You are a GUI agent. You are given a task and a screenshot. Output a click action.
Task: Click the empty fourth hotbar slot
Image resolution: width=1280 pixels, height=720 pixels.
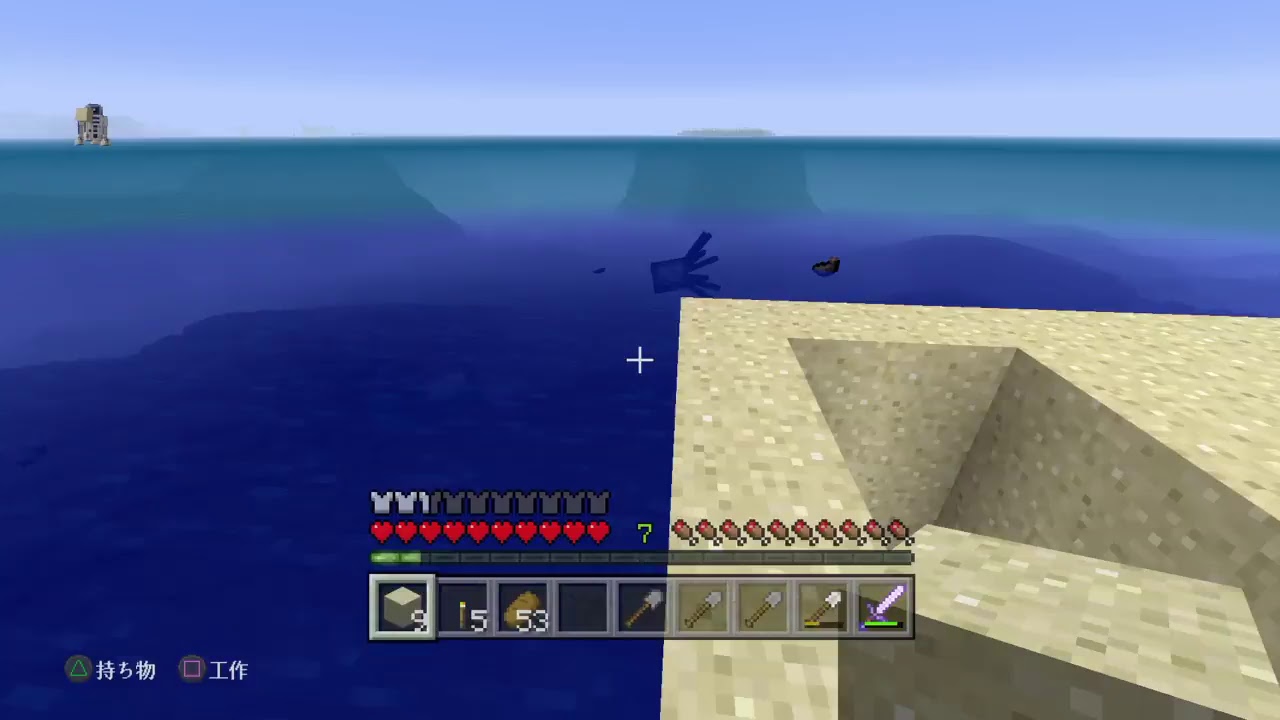[x=583, y=605]
